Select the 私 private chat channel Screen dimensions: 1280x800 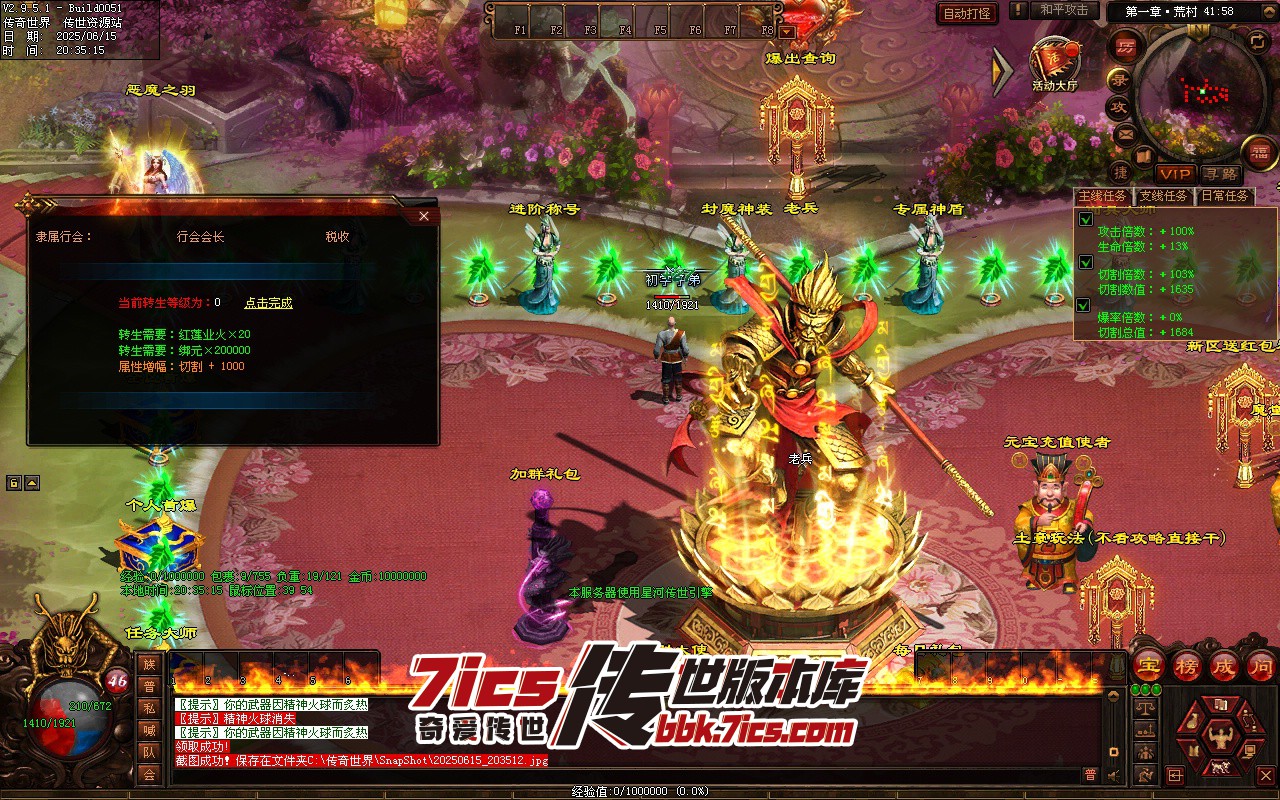pyautogui.click(x=149, y=708)
